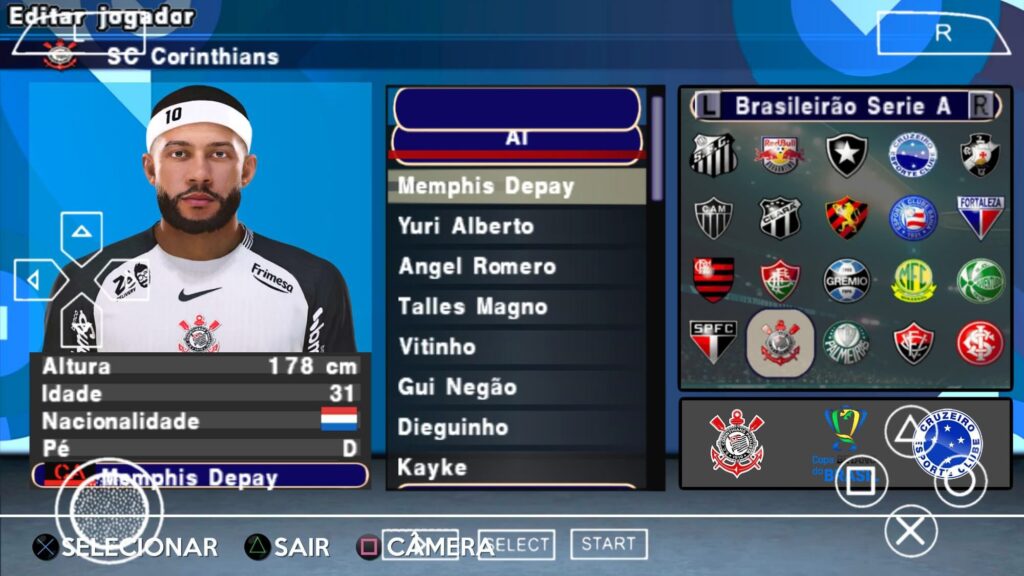
Task: Select the Red Bull Bragantino crest
Action: (779, 156)
